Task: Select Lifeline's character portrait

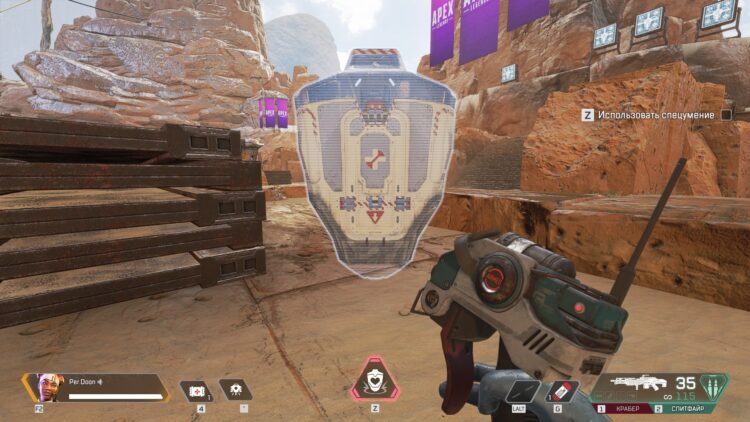Action: point(45,387)
